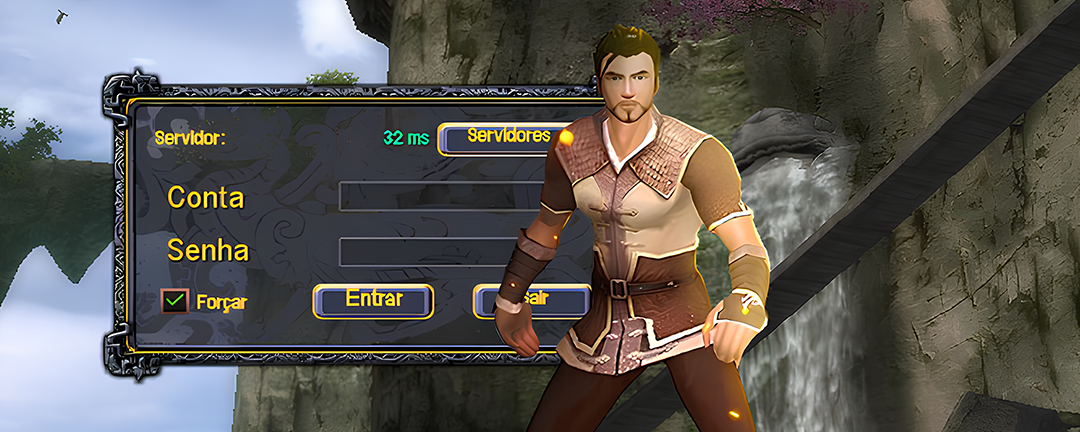Focus the Senha password field
Screen dimensions: 1080x432
[440, 251]
